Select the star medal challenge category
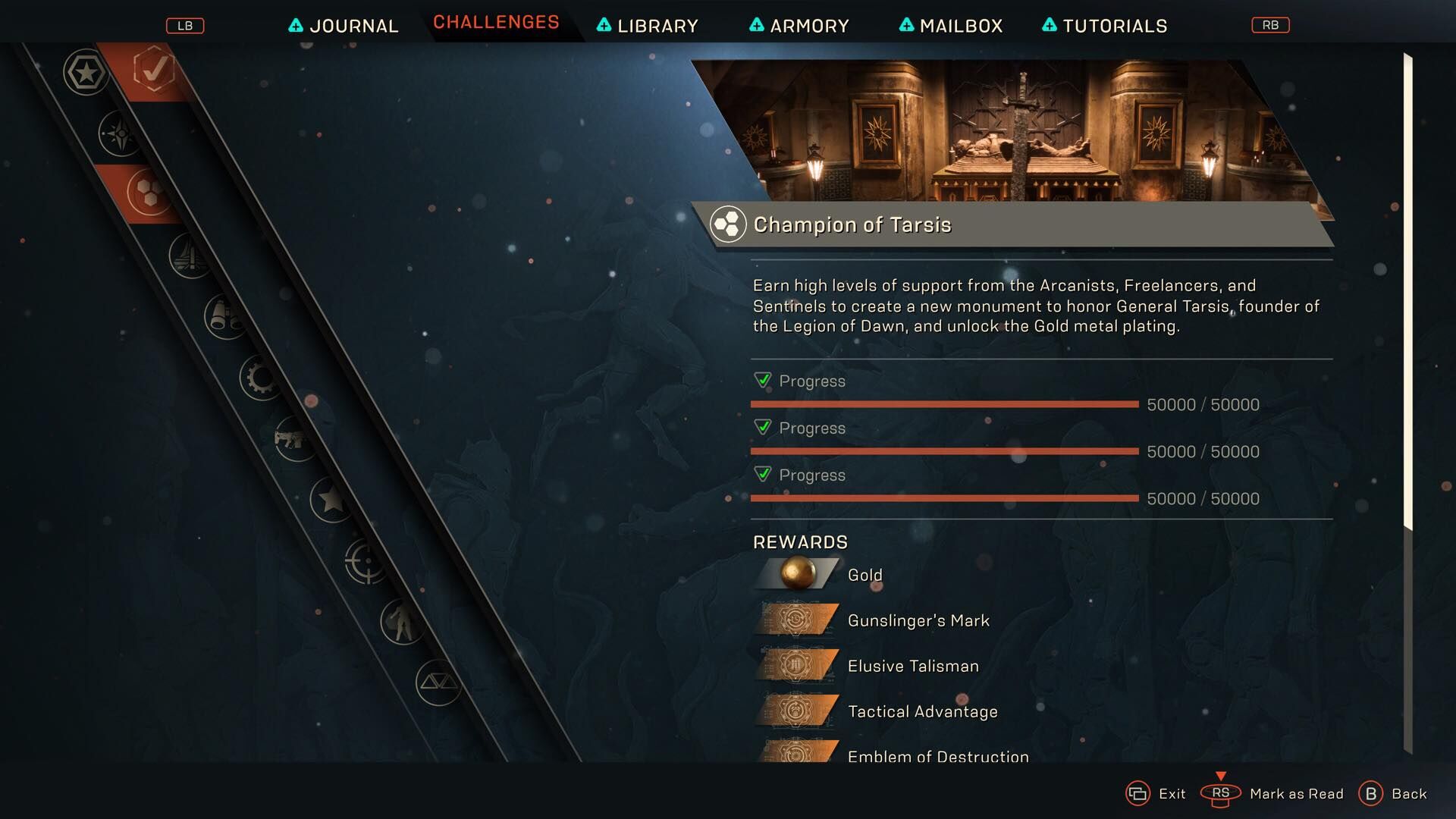This screenshot has height=819, width=1456. 86,73
